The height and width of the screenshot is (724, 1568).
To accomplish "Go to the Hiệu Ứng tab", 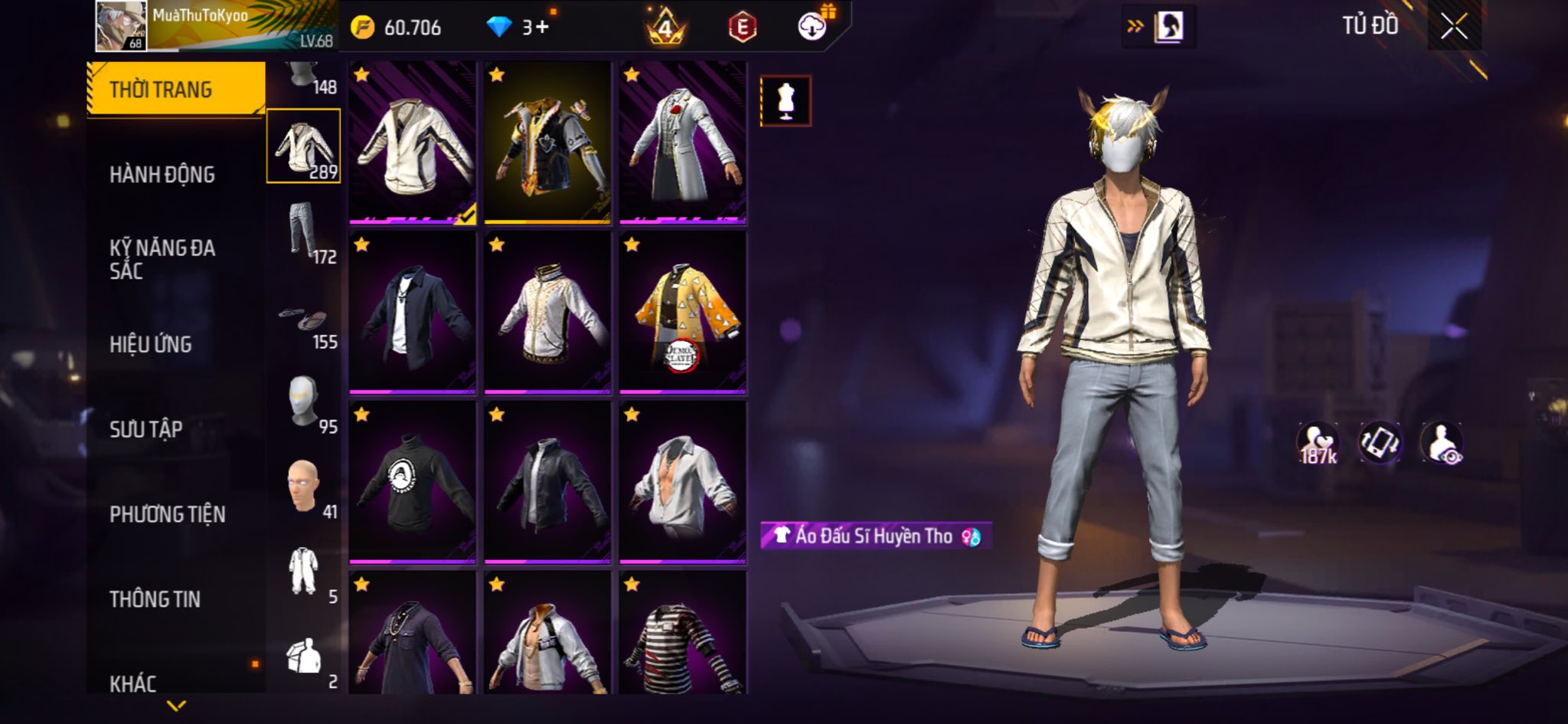I will [151, 344].
